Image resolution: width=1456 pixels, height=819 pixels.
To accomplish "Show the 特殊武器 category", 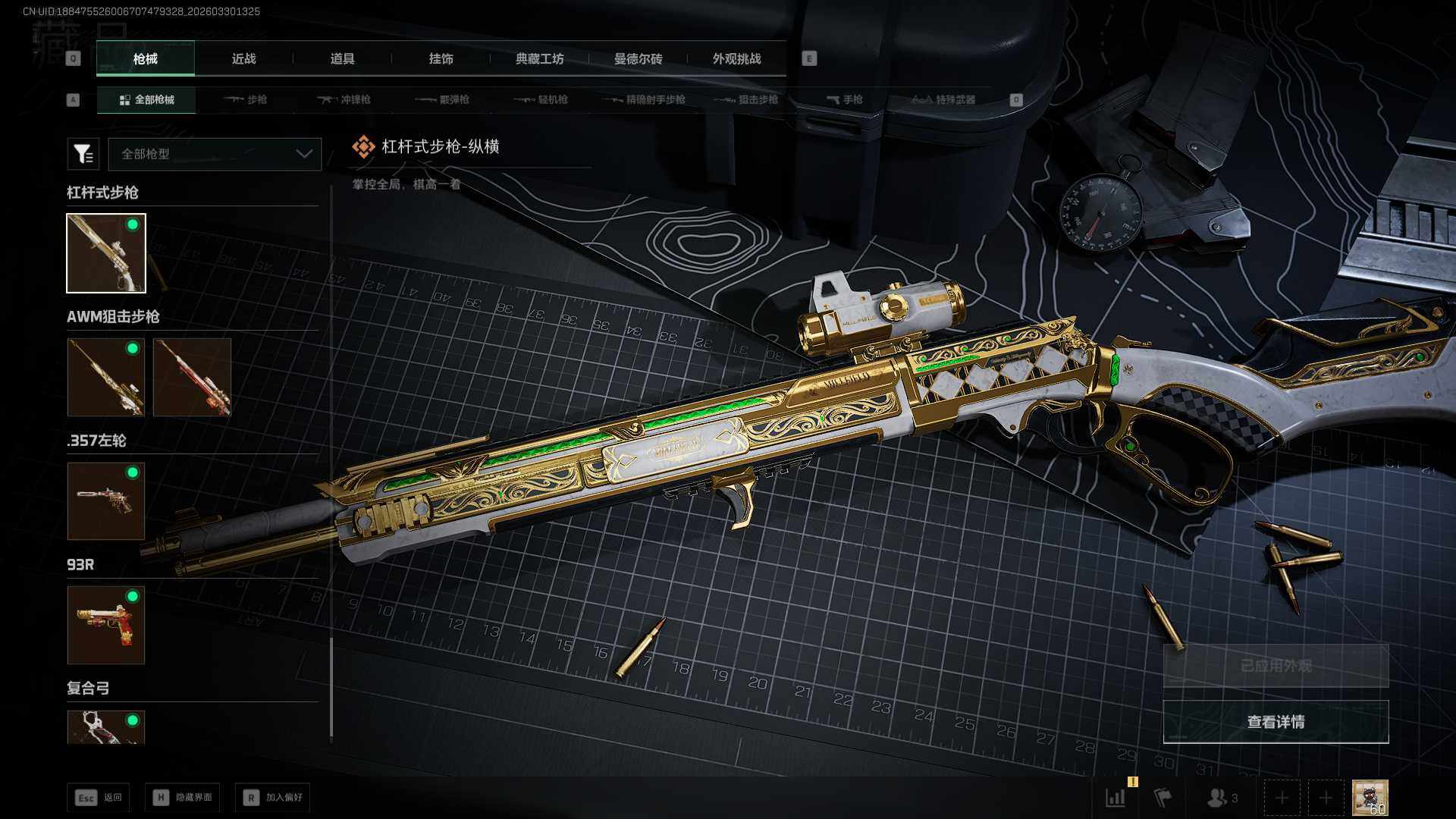I will click(943, 99).
